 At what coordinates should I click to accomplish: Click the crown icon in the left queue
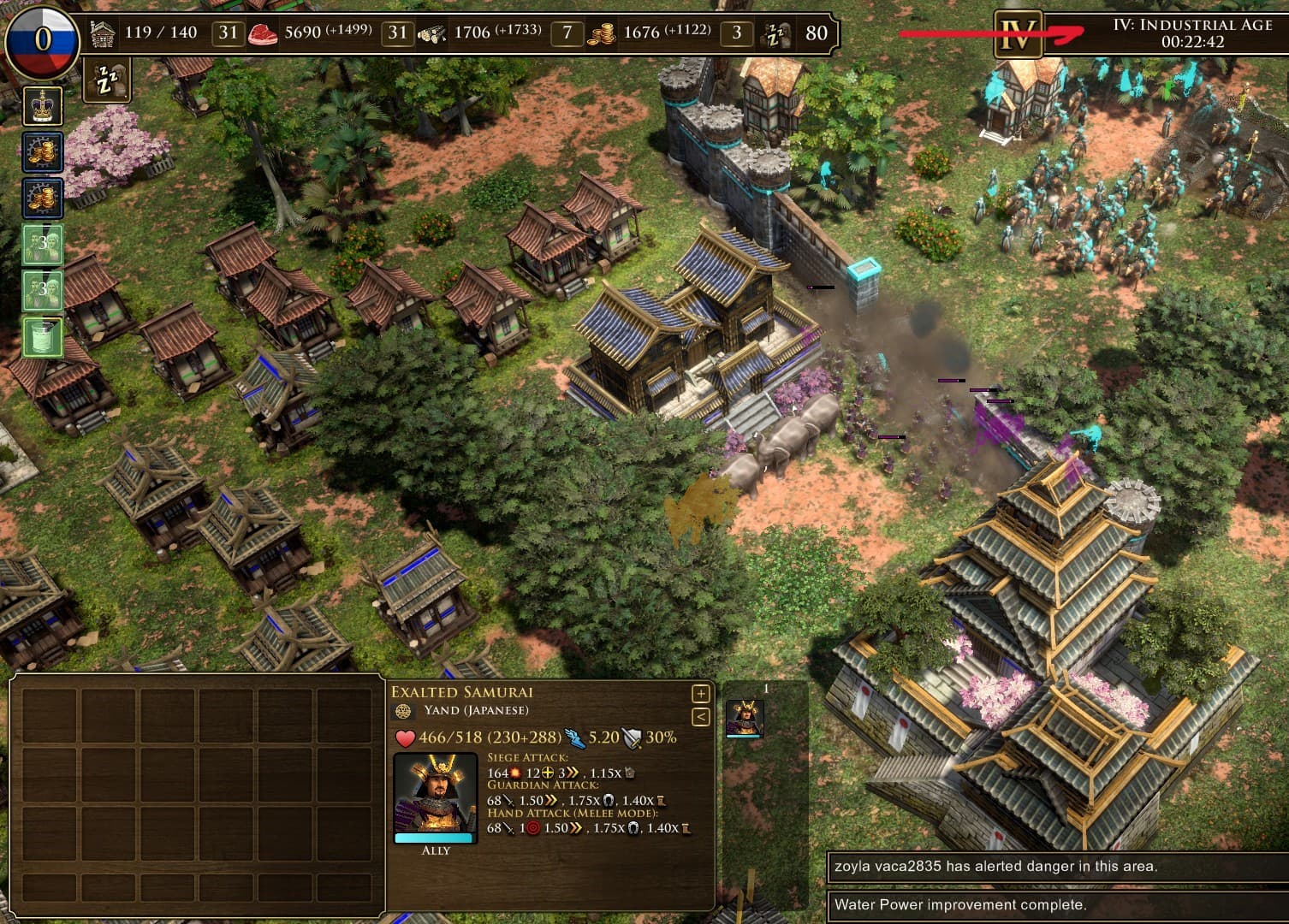[42, 107]
